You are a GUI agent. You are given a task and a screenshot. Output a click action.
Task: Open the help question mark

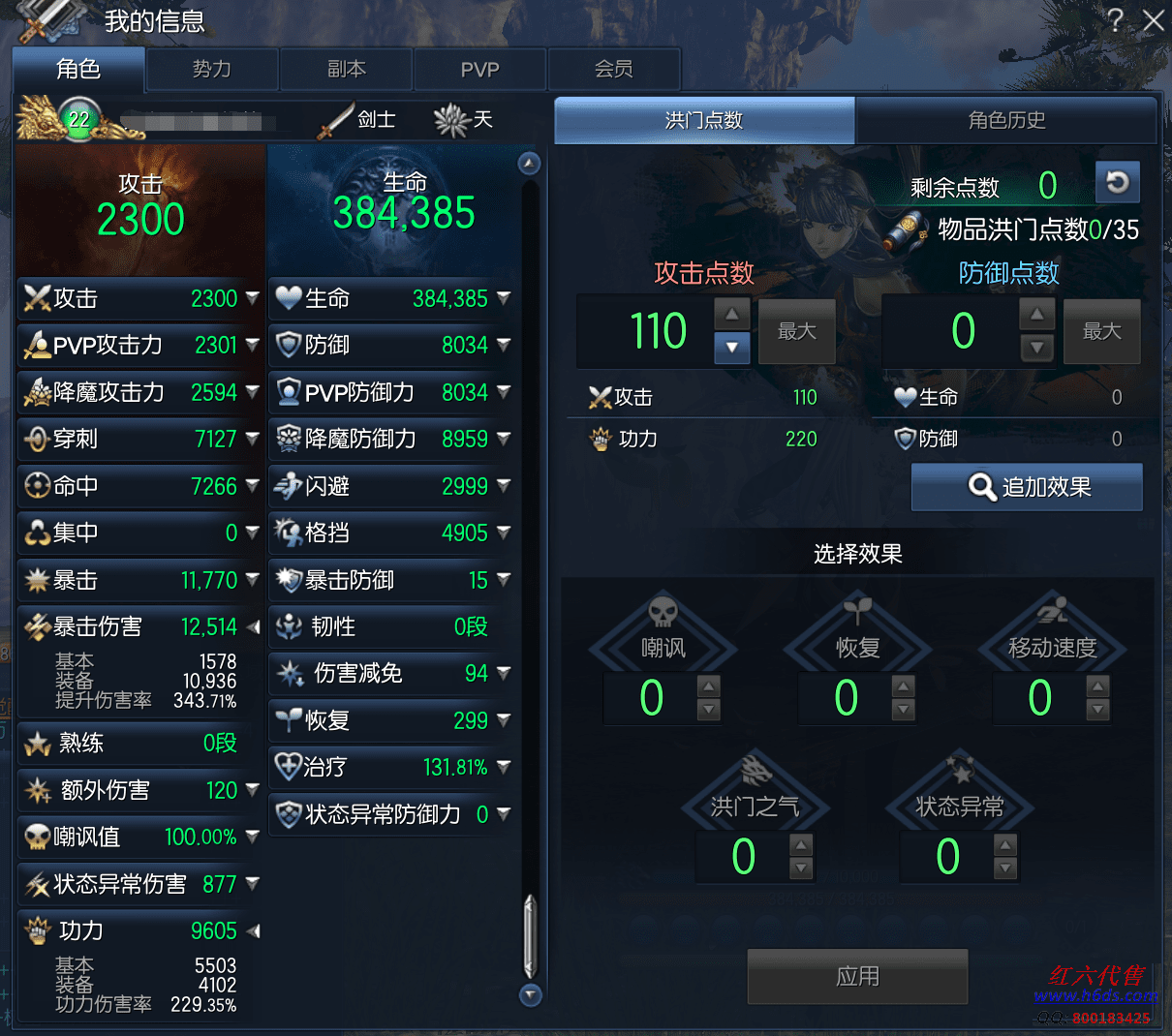tap(1116, 20)
